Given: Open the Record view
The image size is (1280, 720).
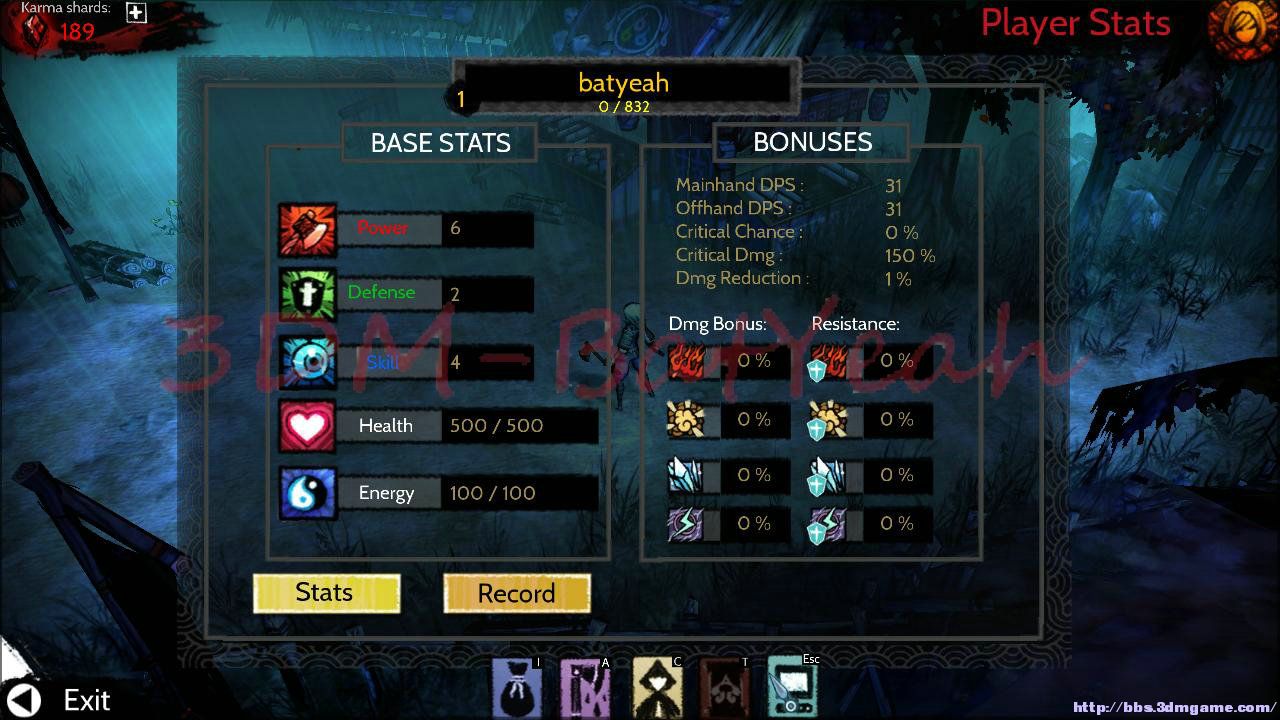Looking at the screenshot, I should click(516, 594).
